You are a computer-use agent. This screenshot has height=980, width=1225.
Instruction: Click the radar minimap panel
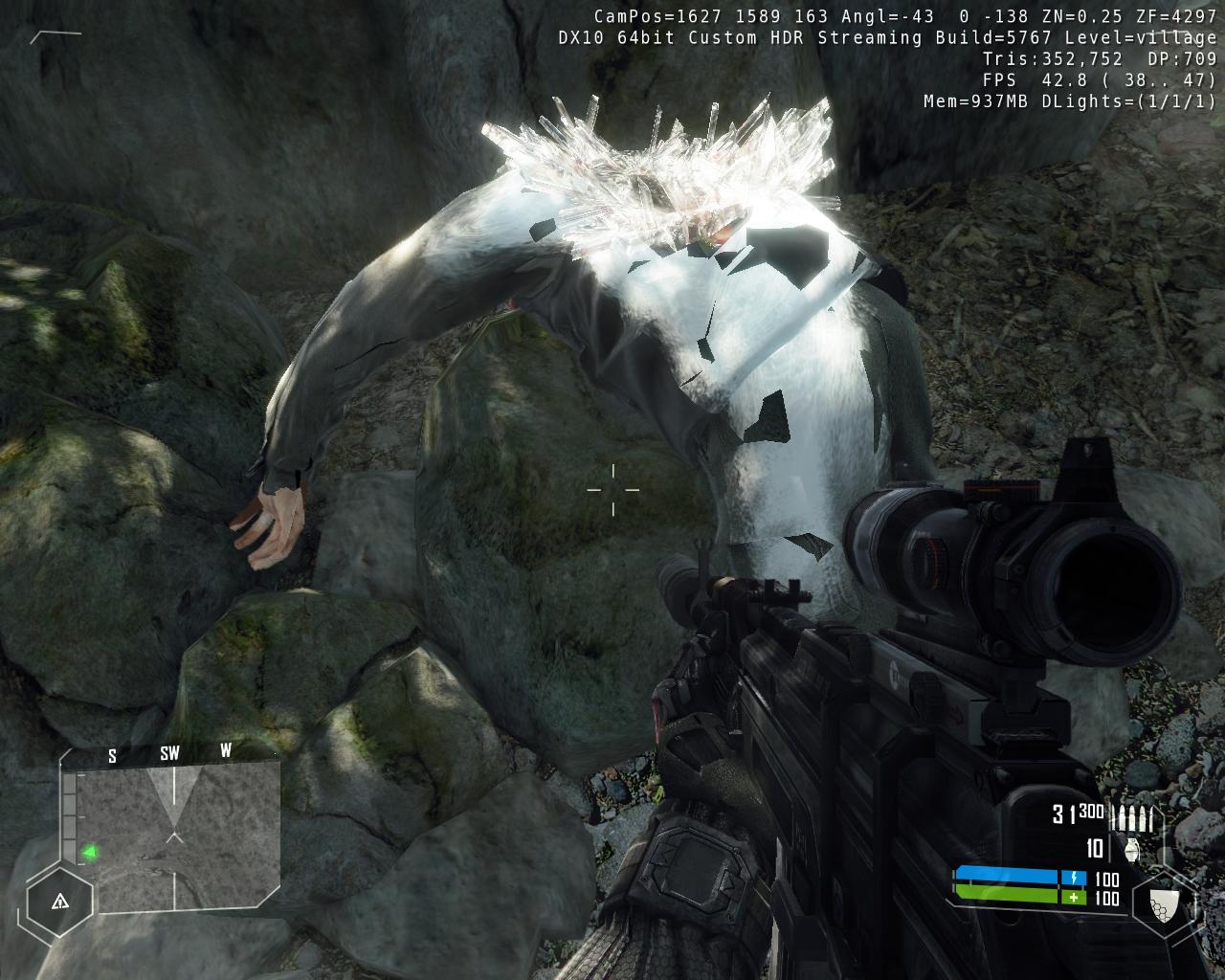click(178, 835)
